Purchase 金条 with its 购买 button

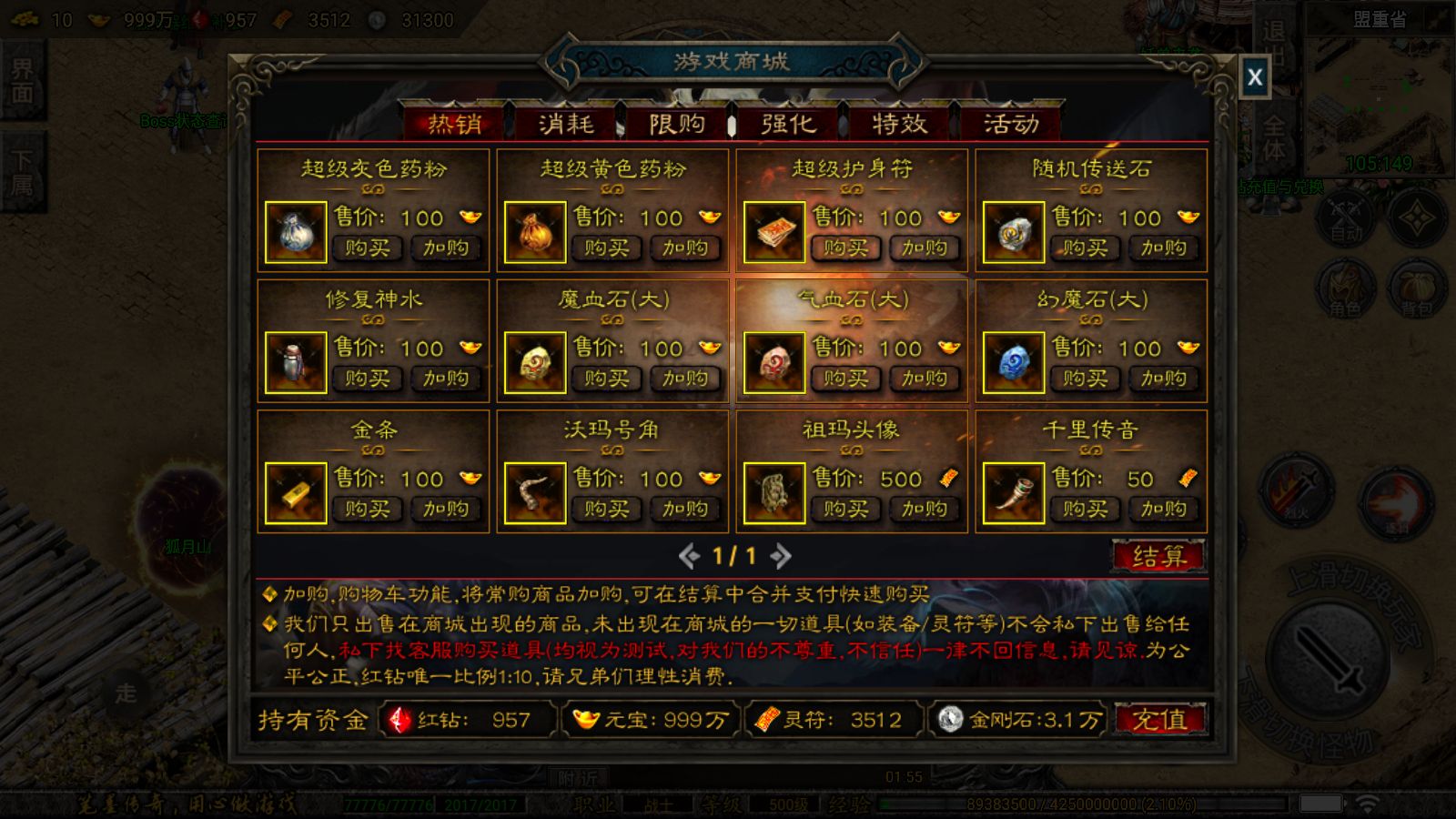point(367,510)
